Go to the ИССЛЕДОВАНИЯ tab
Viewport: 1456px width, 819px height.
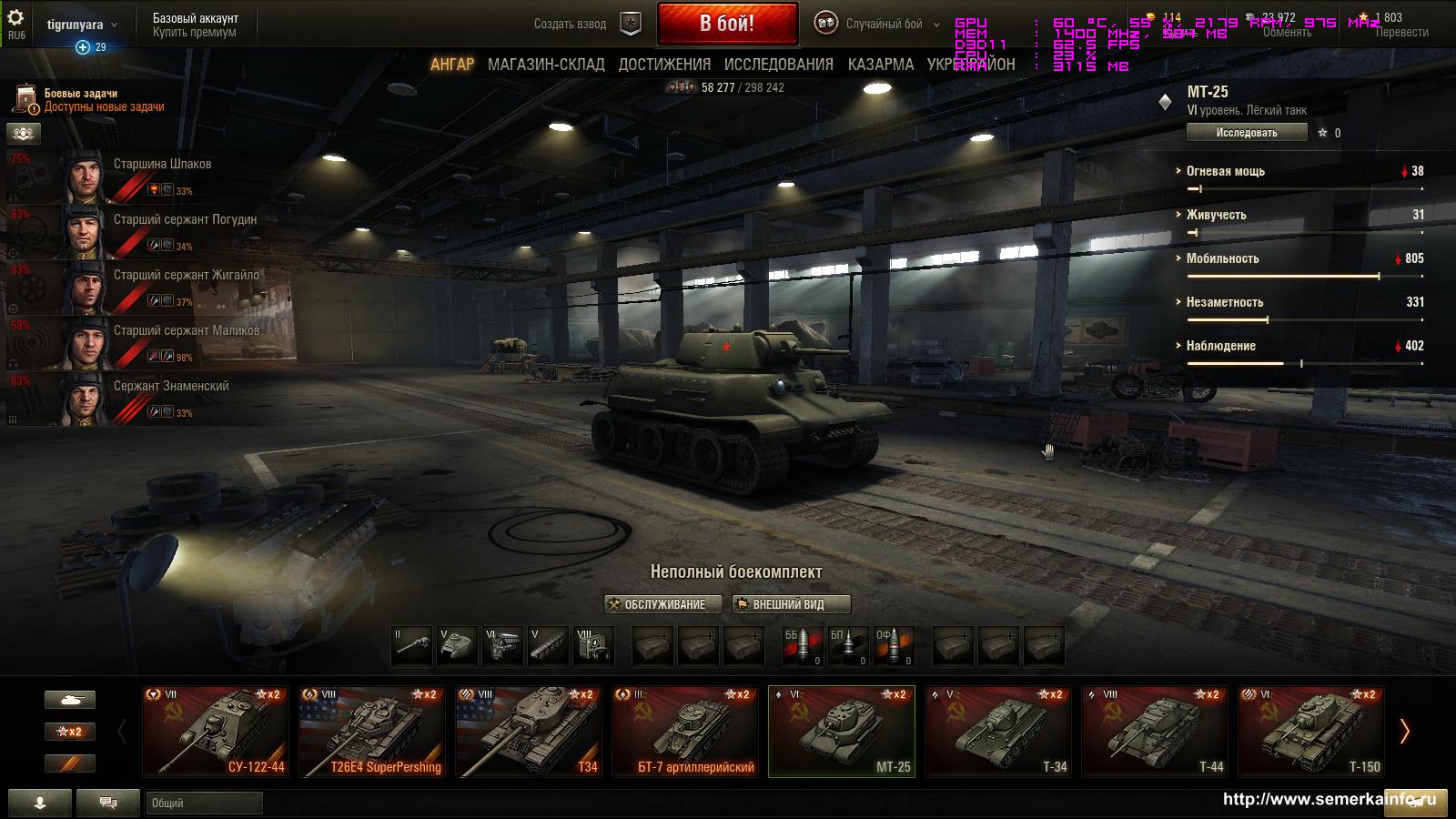click(778, 65)
